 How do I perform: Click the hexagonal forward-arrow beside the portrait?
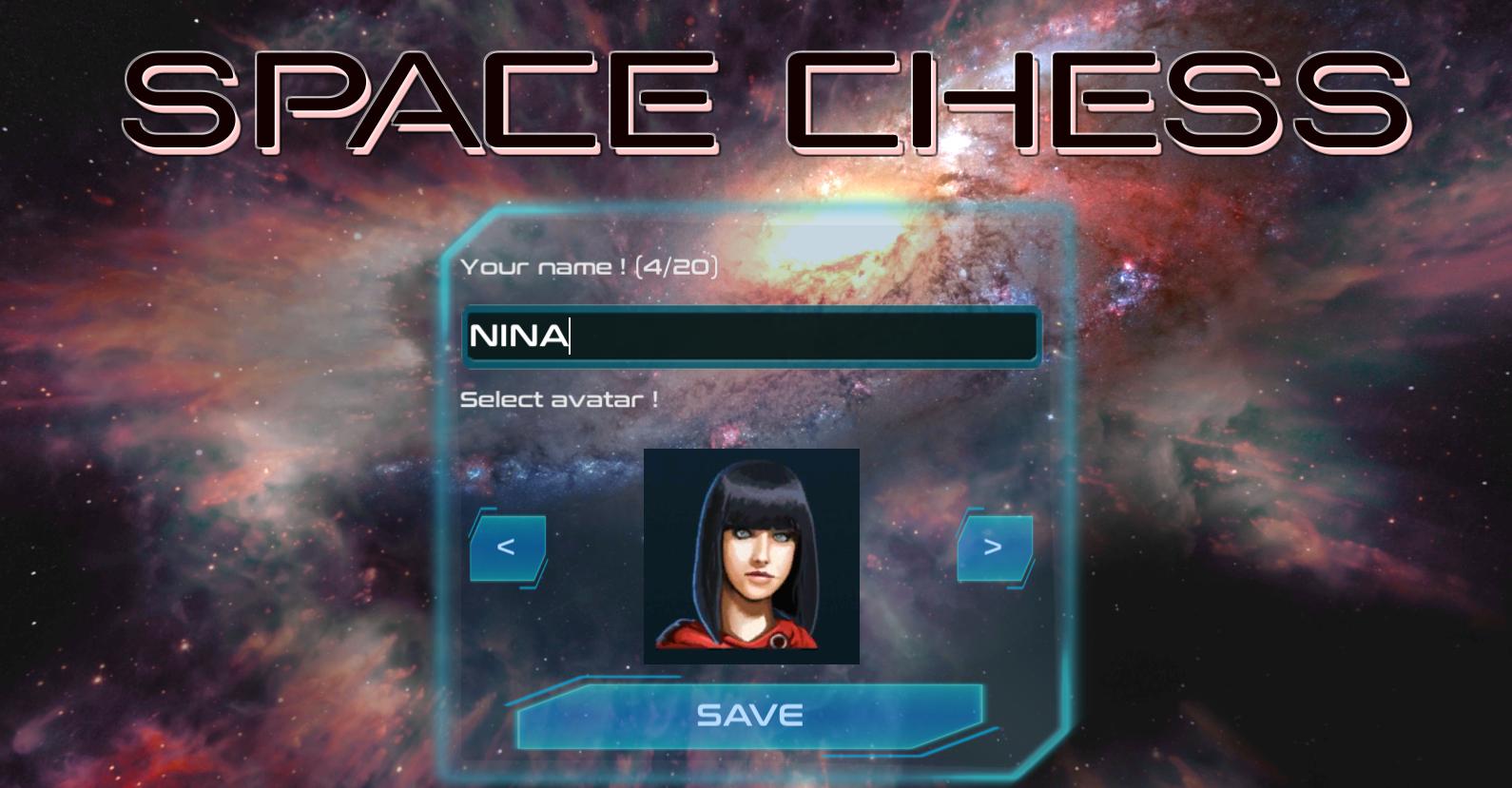click(994, 549)
